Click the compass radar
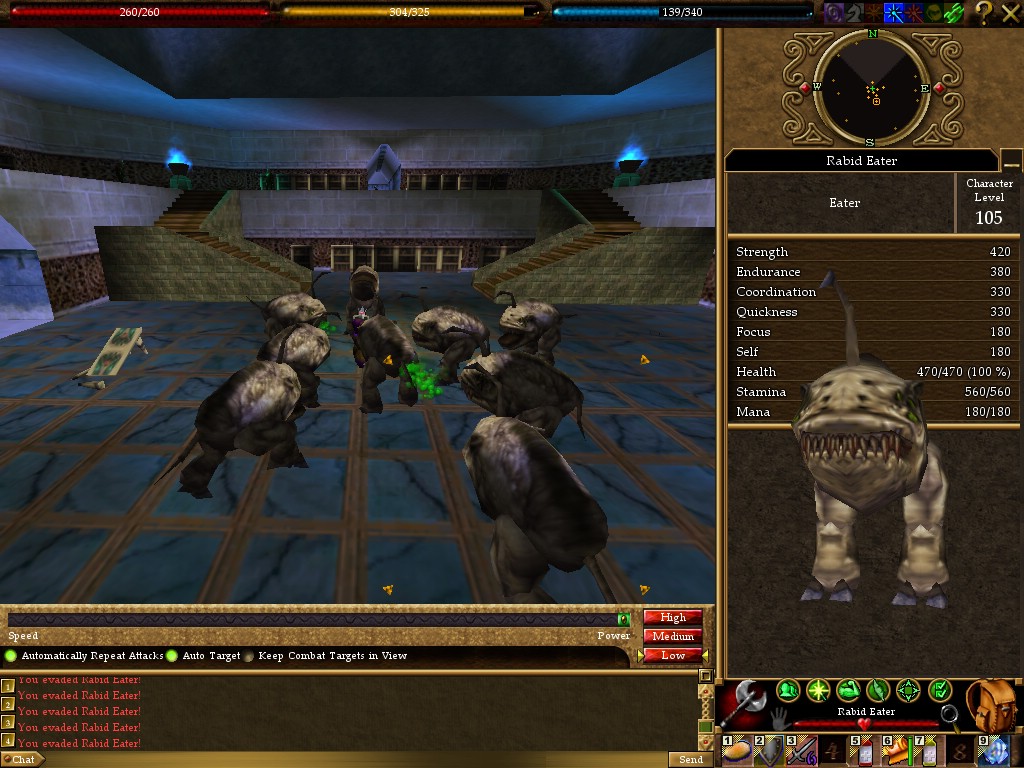 point(872,87)
